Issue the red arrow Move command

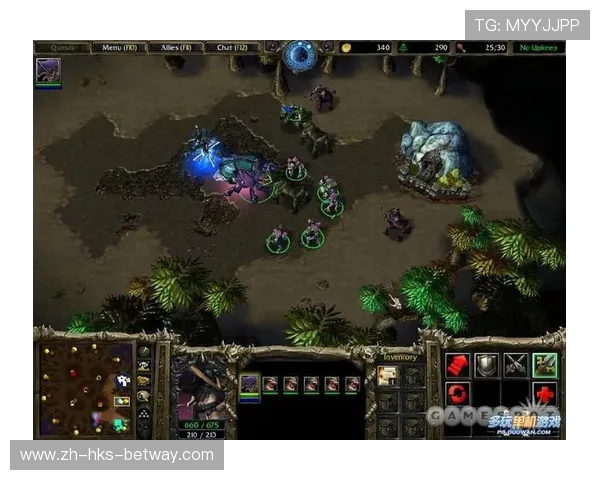point(458,365)
